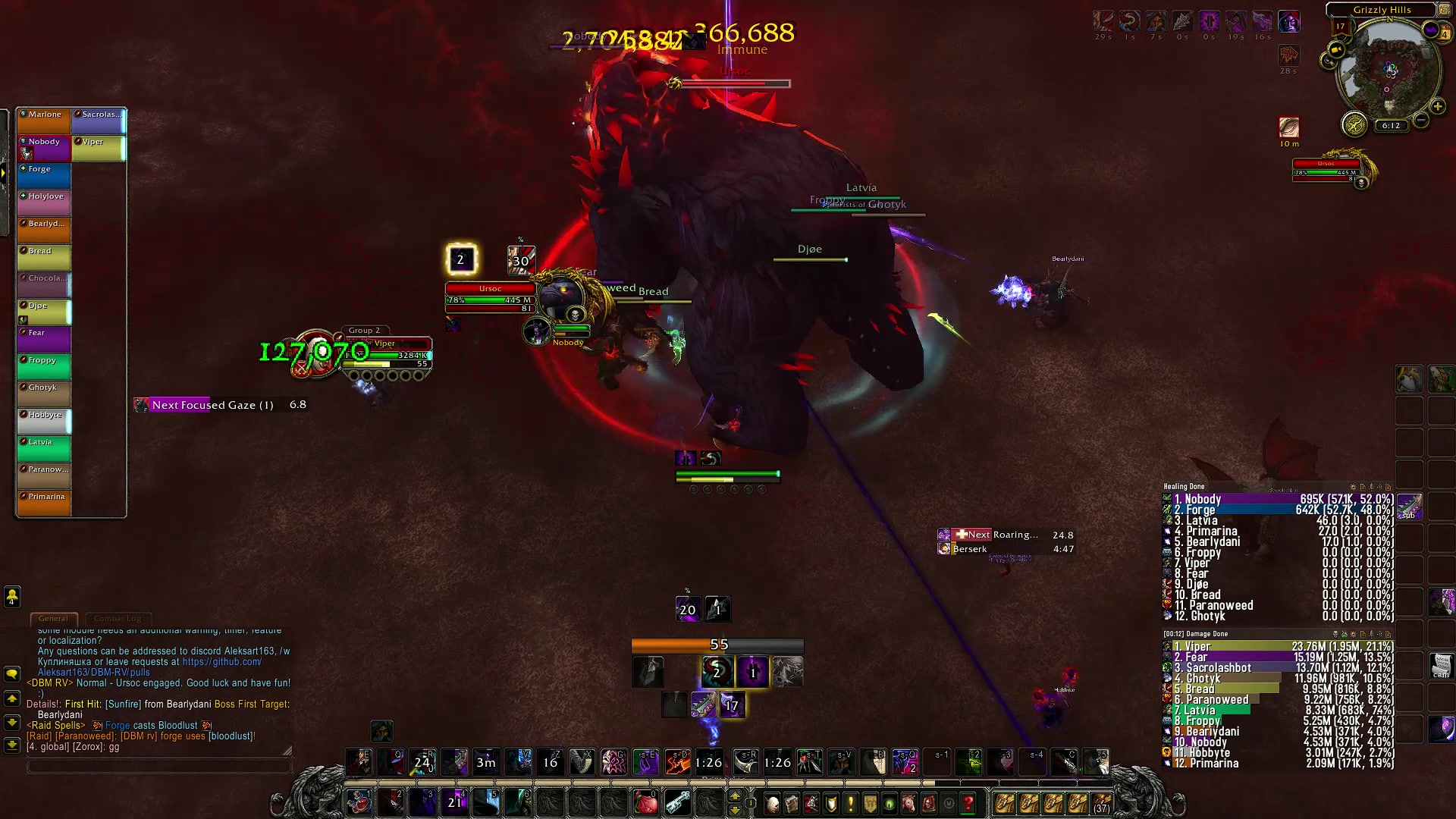Target Holylove's raid frame
The width and height of the screenshot is (1456, 819).
(44, 203)
